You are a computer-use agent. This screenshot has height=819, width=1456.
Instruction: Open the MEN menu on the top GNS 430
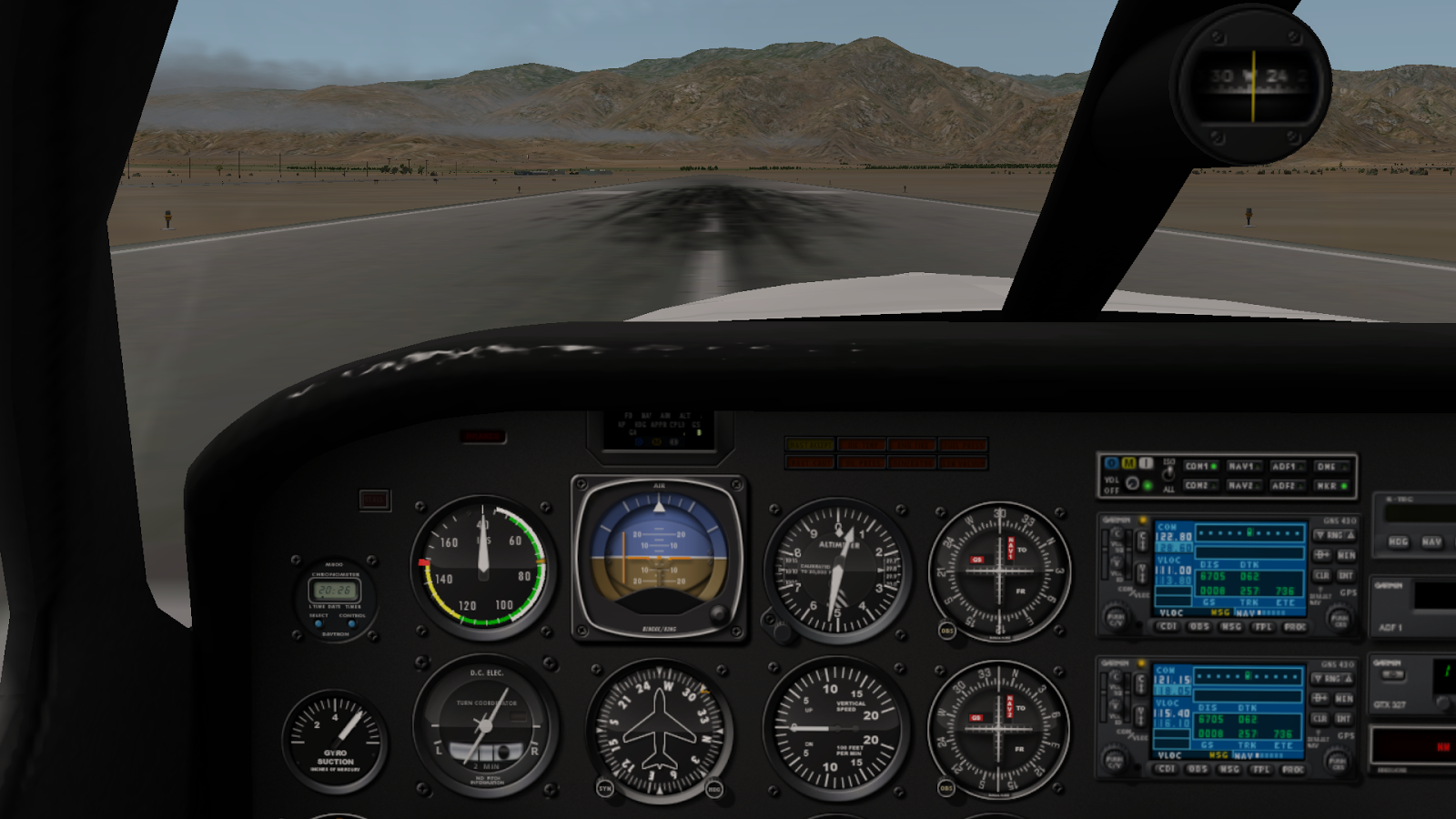tap(1347, 554)
